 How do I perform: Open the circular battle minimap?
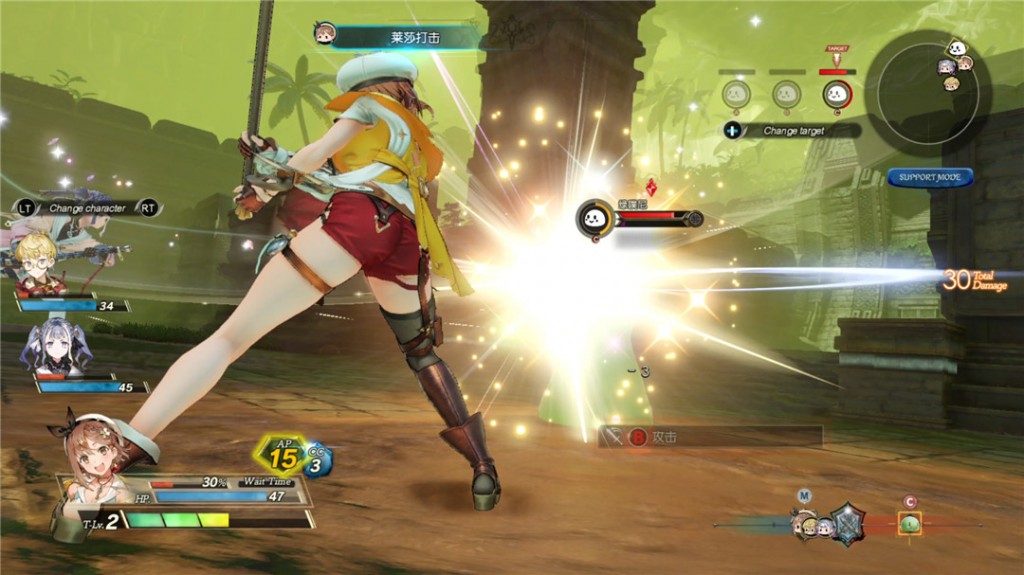(x=926, y=86)
